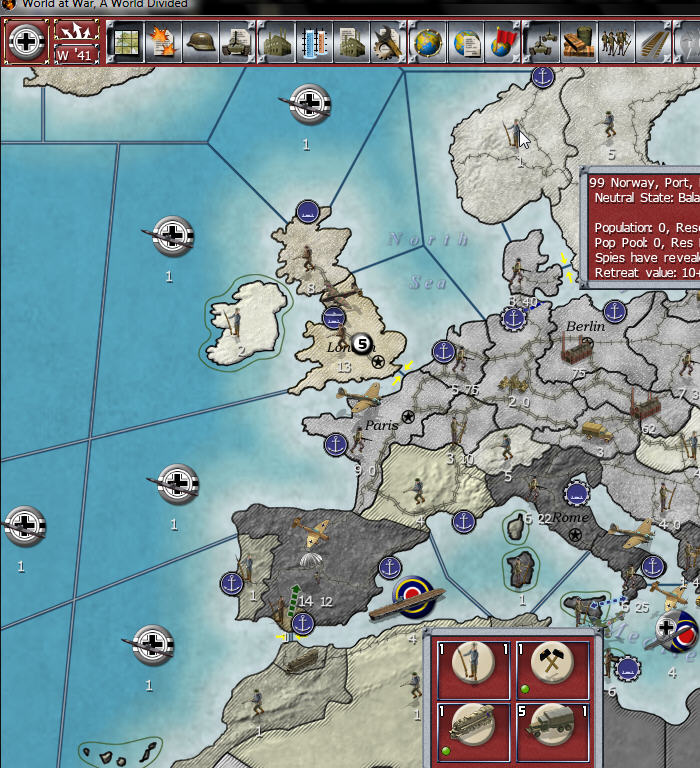Screen dimensions: 700x768
Task: Open the factory production icon
Action: pos(276,42)
